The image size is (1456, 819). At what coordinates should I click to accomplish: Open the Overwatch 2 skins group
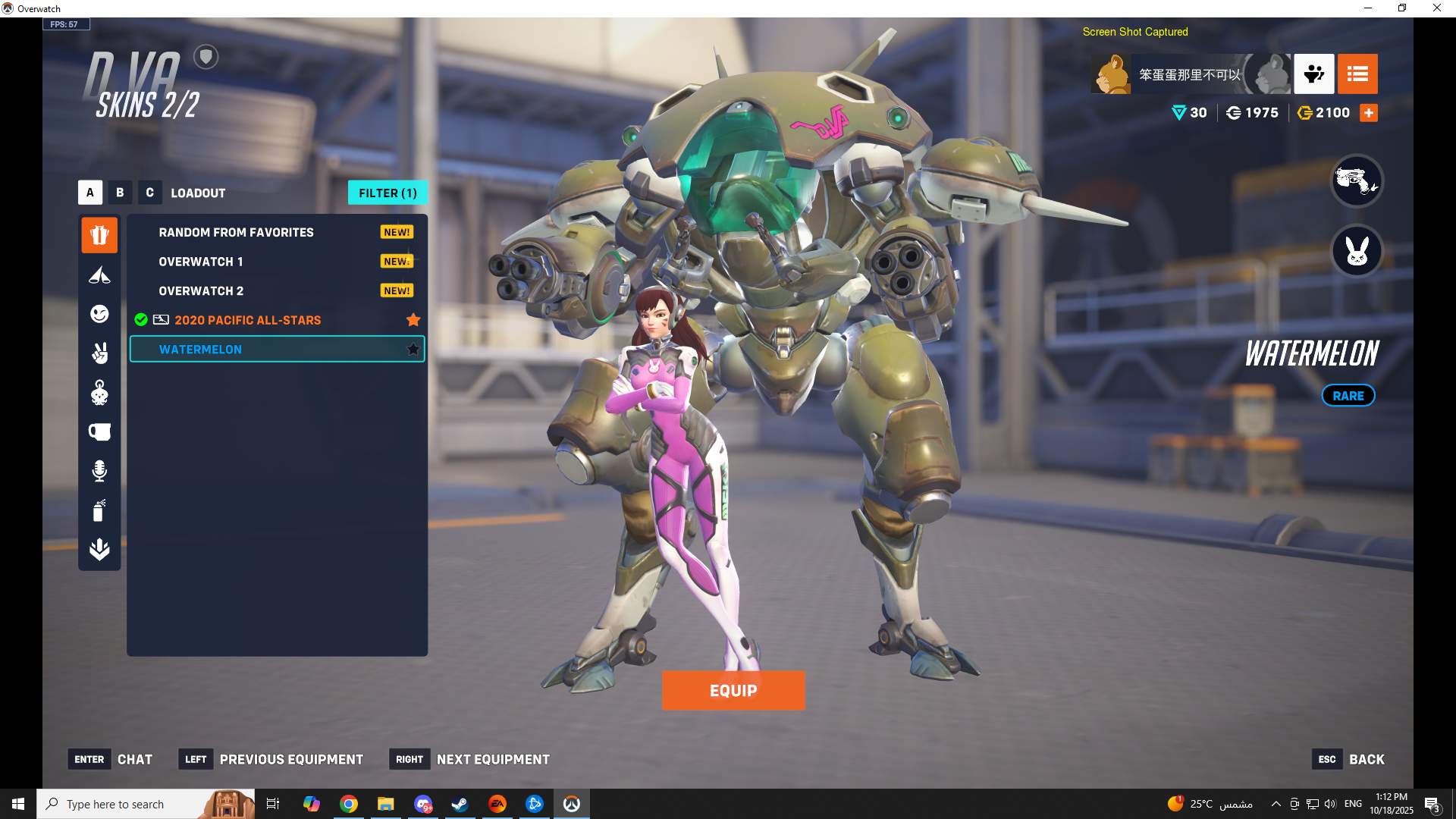[x=201, y=291]
